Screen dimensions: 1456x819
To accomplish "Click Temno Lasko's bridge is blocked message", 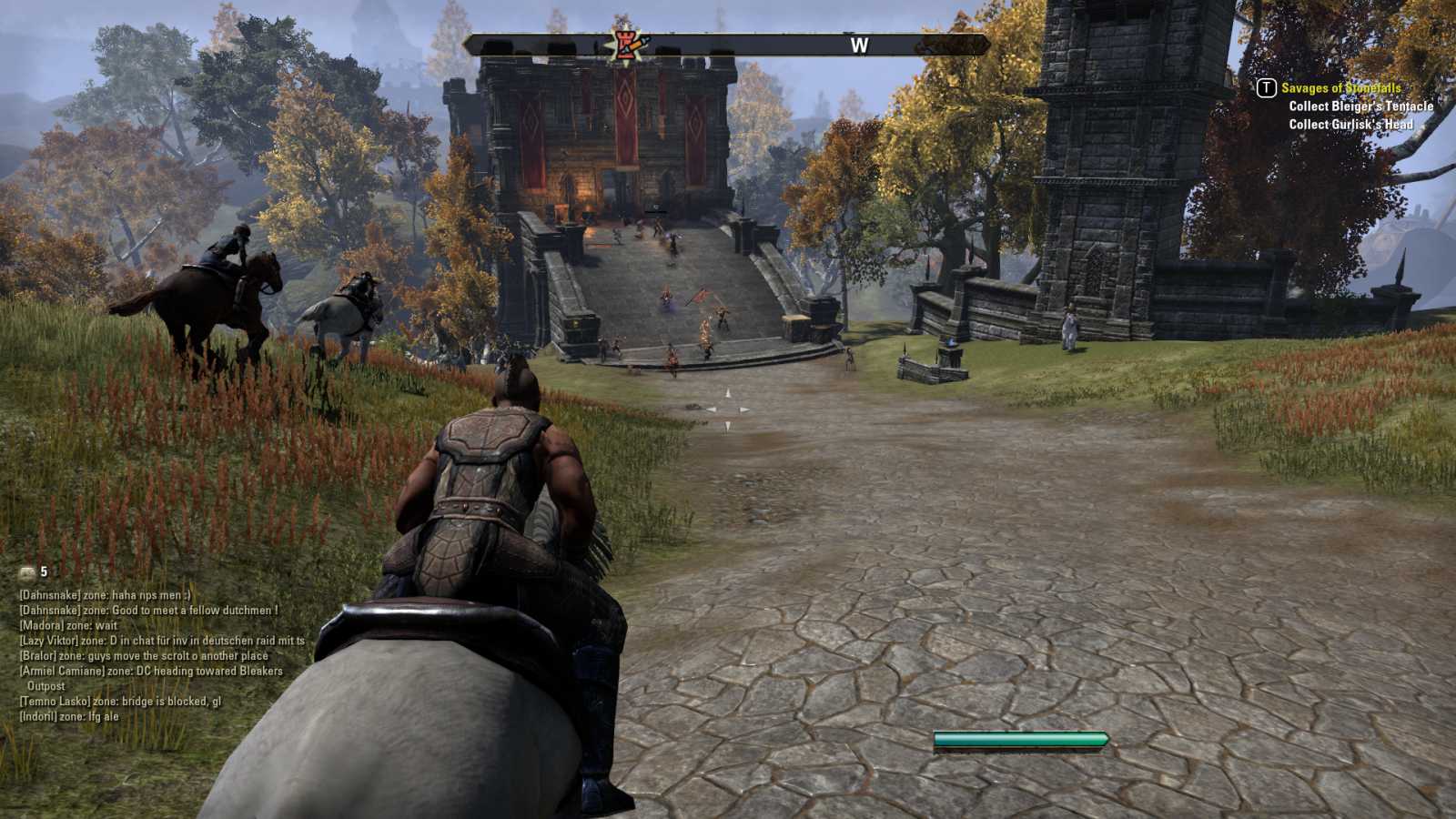I will pos(120,702).
